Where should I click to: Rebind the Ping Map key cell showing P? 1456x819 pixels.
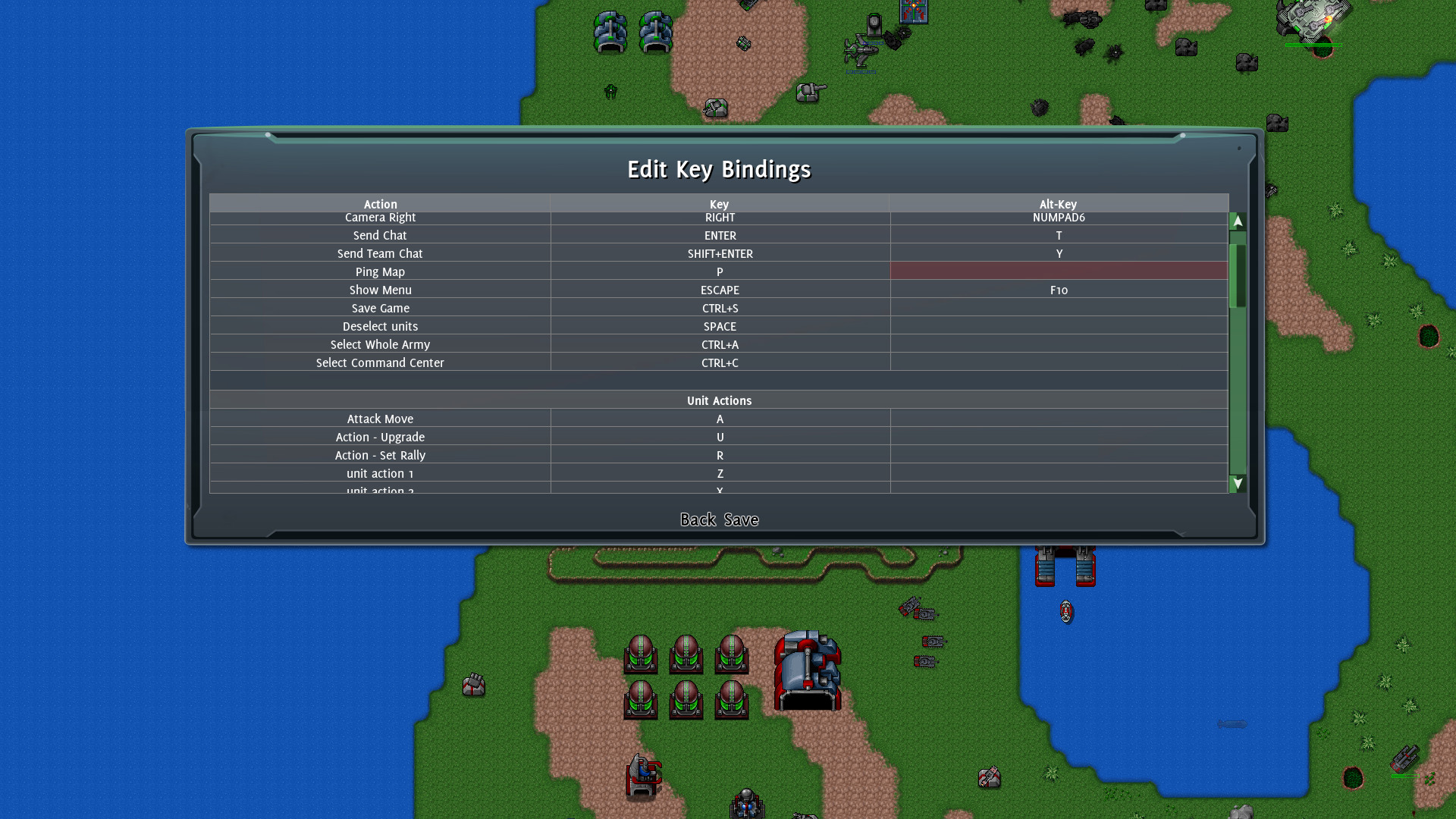(x=719, y=271)
